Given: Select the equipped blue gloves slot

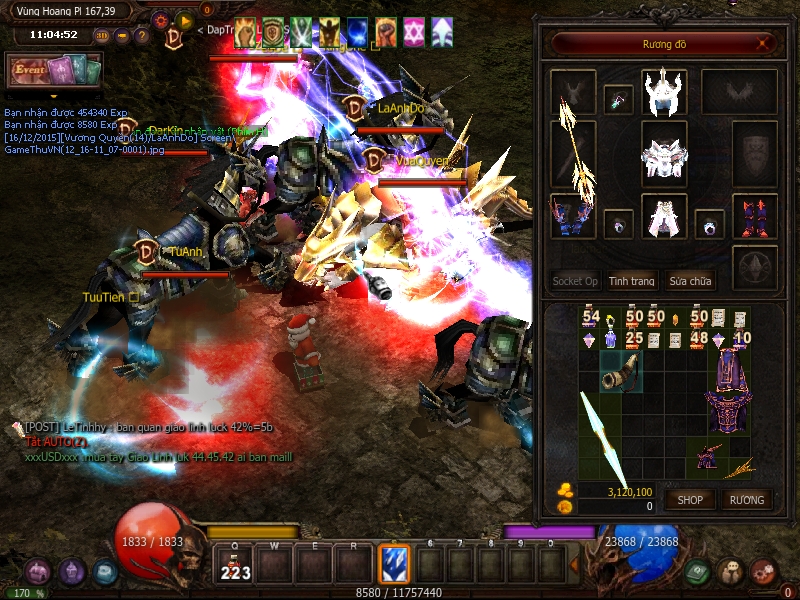Looking at the screenshot, I should pos(573,217).
